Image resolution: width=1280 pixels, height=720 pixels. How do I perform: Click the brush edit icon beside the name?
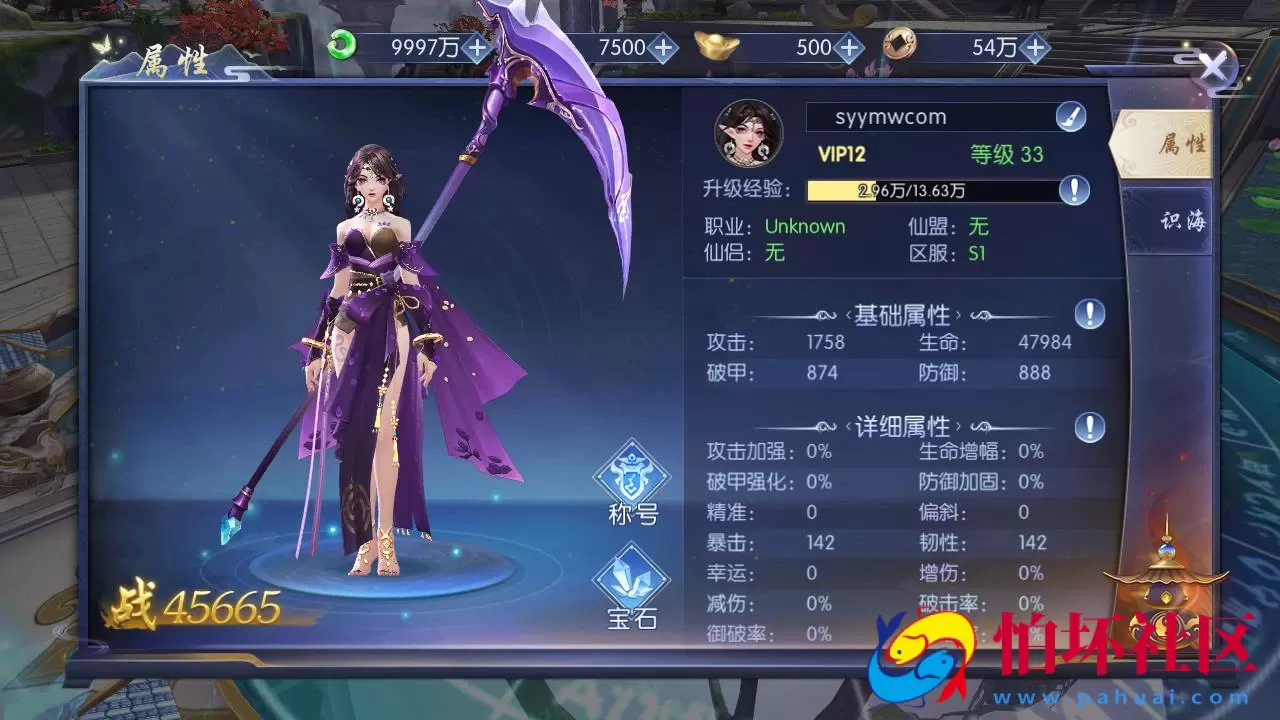[1068, 116]
